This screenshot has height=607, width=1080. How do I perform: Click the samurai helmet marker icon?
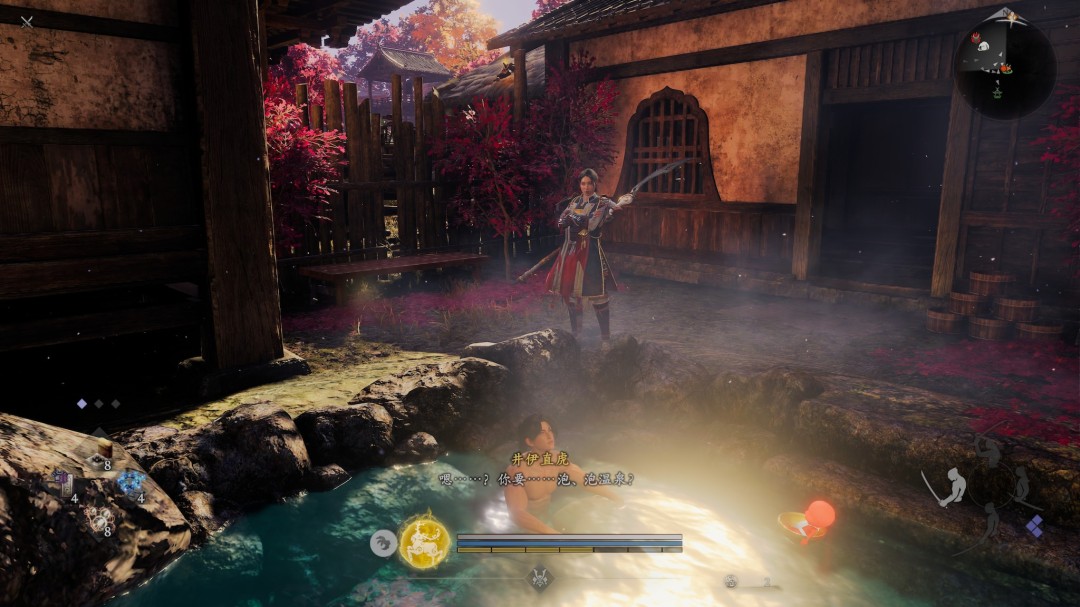coord(540,578)
